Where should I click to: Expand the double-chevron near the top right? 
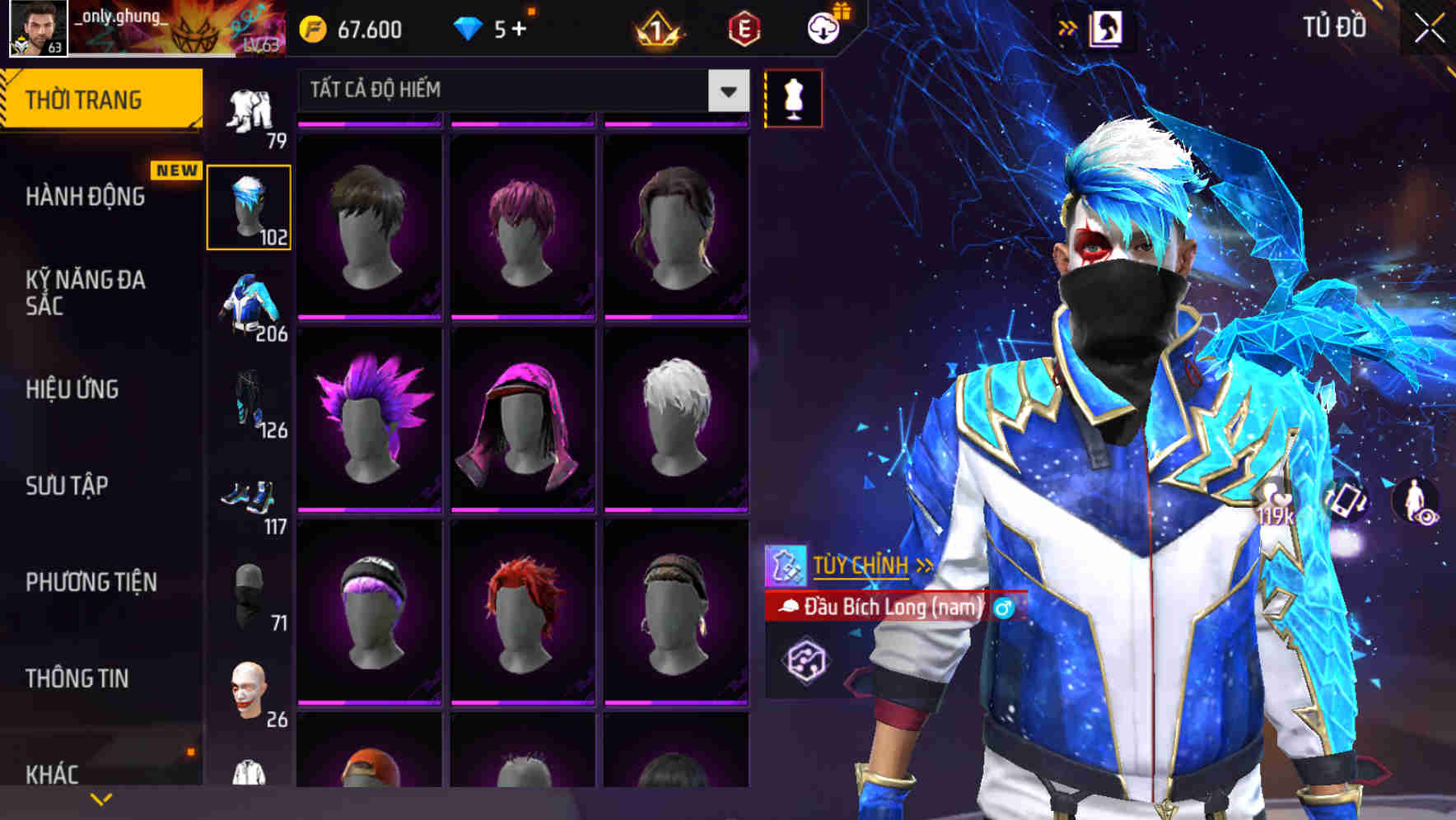click(x=1069, y=27)
